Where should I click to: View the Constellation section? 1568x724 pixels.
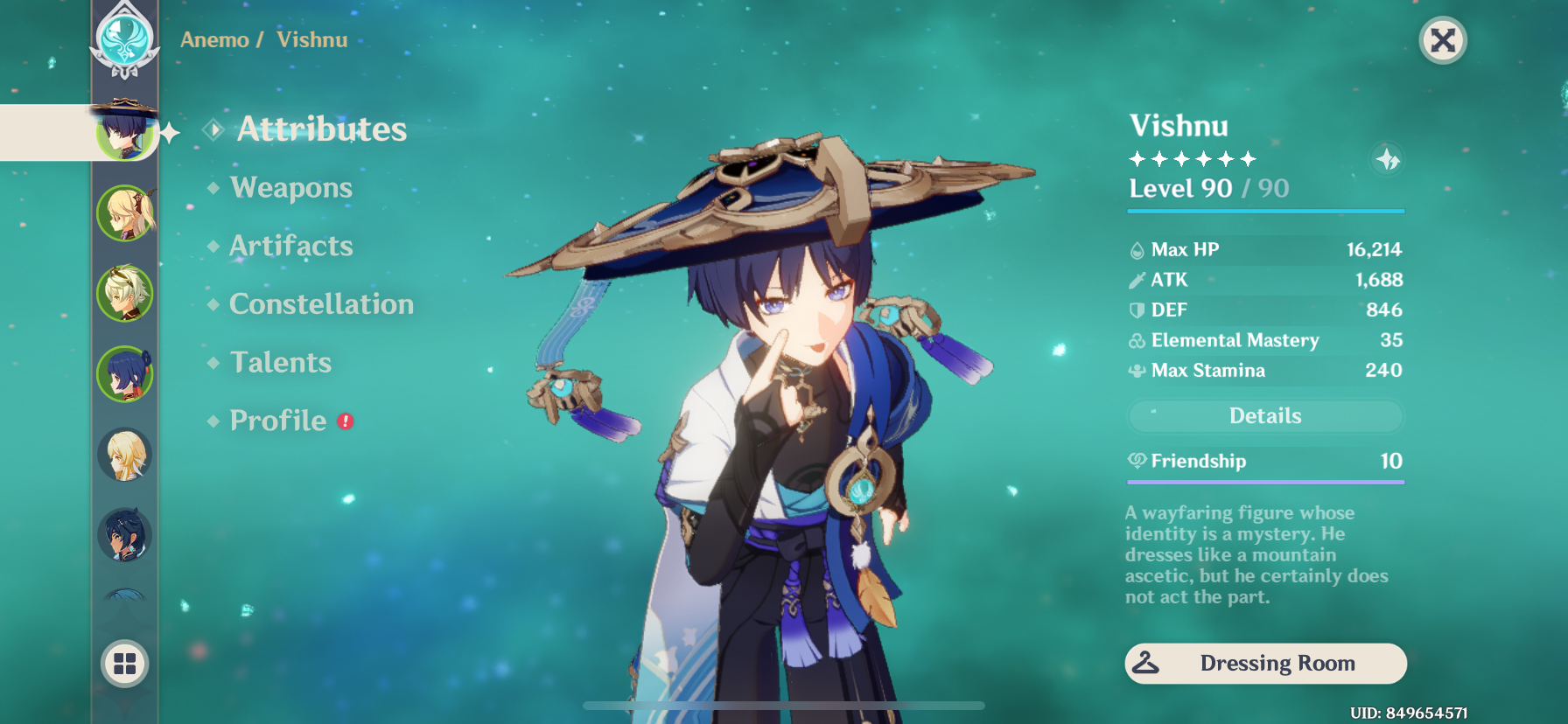point(320,303)
